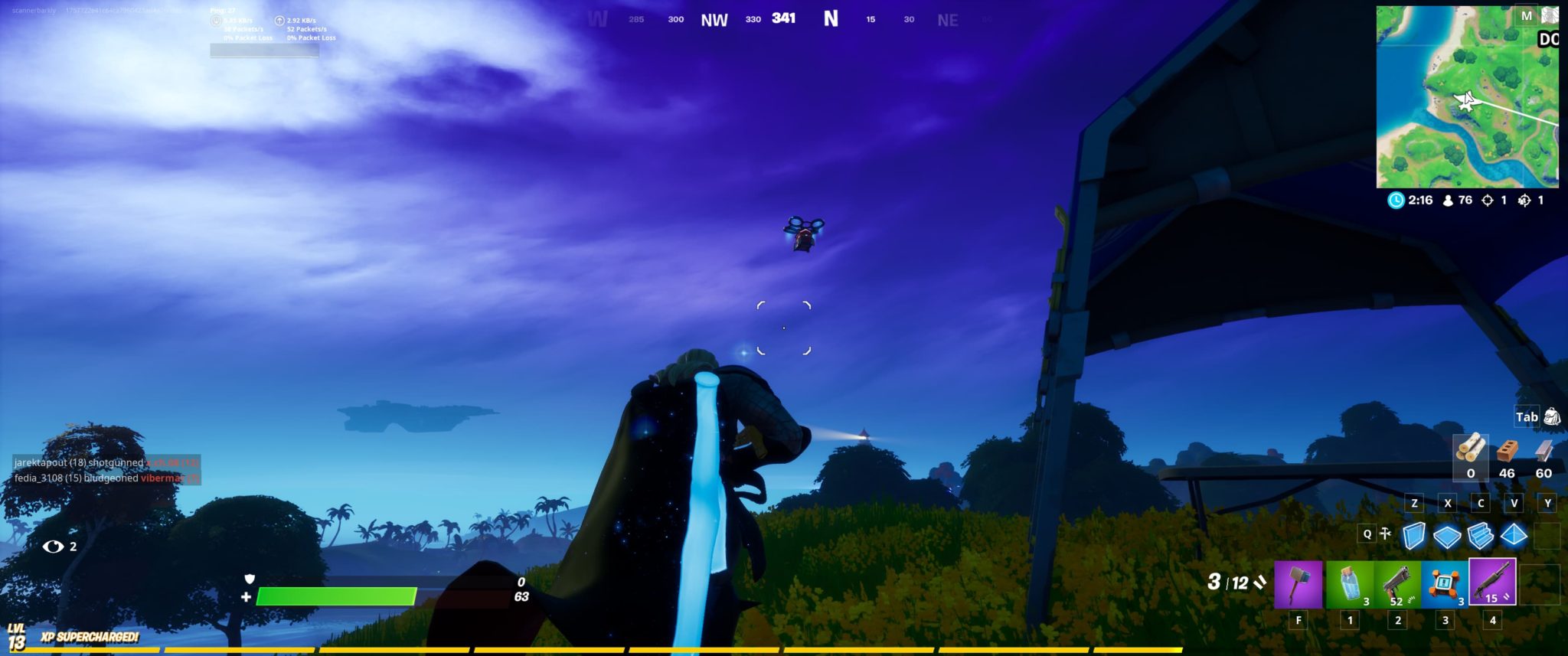Select the roof pyramid build piece icon
This screenshot has width=1568, height=656.
pyautogui.click(x=1514, y=535)
